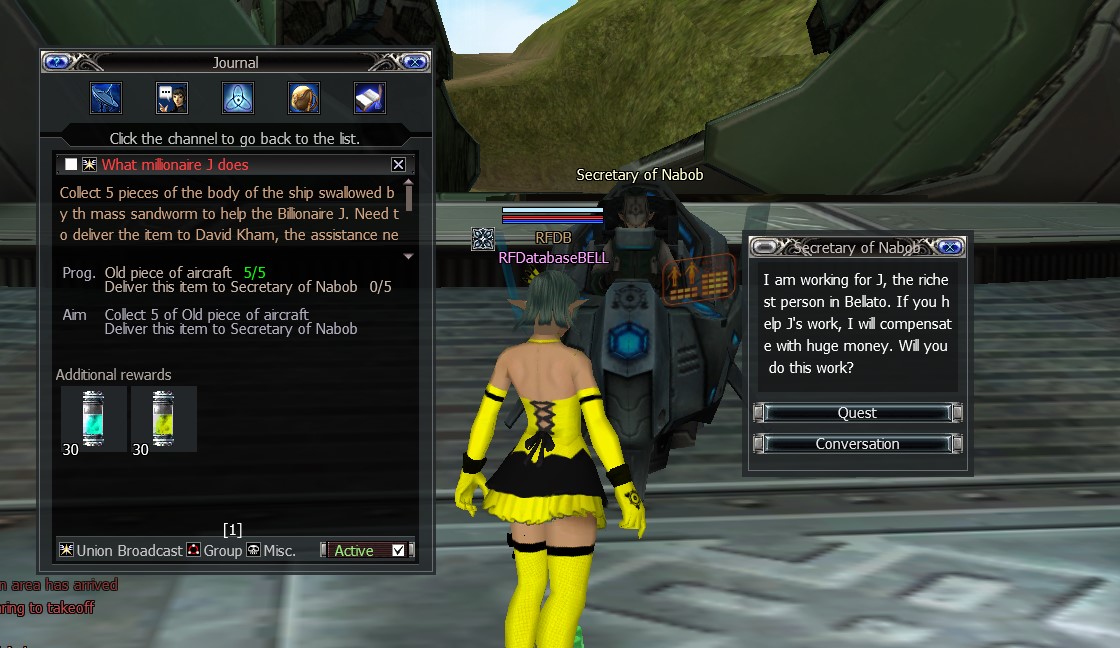This screenshot has width=1120, height=648.
Task: Switch to the Misc. channel
Action: coord(271,551)
